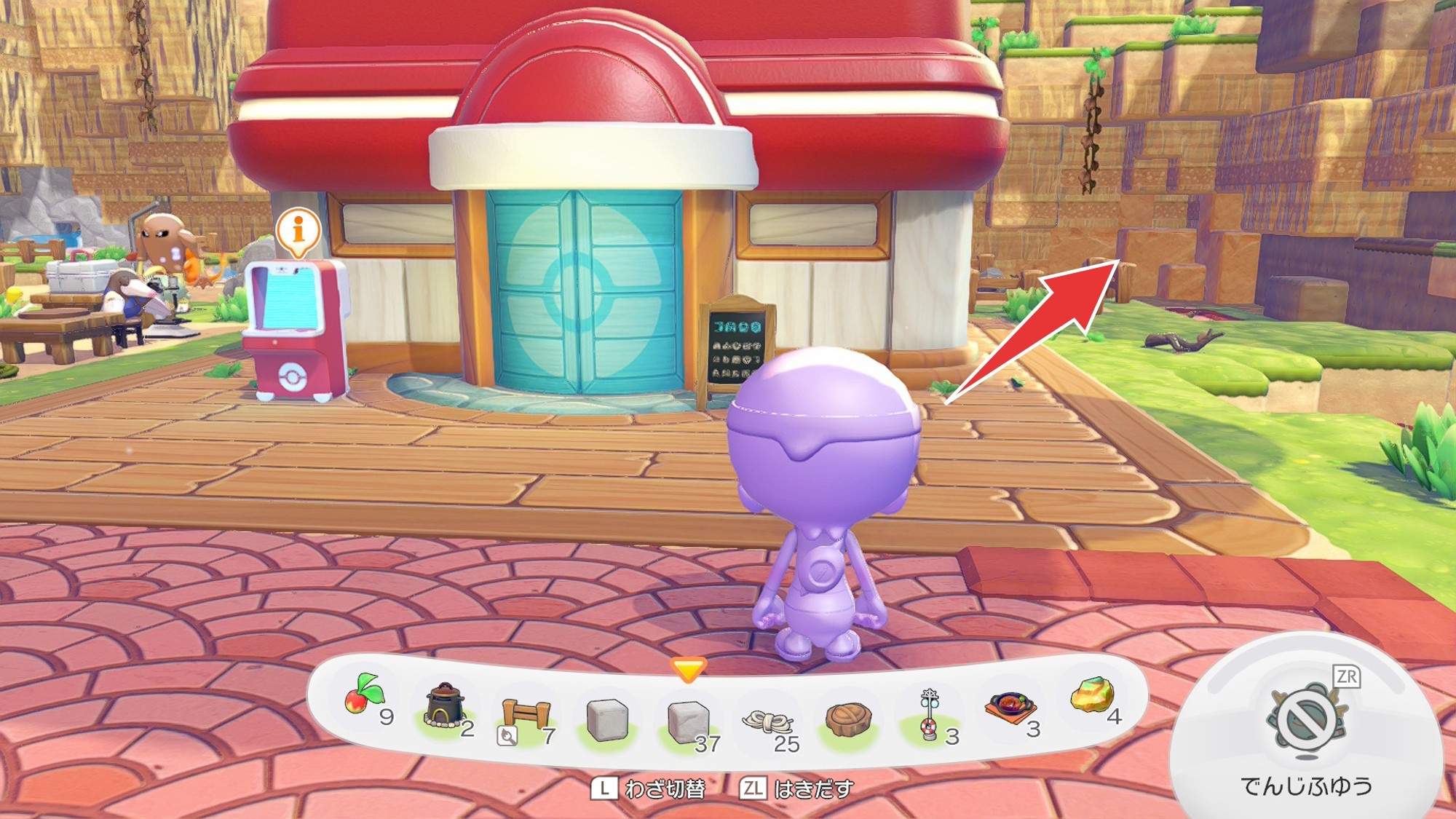Screen dimensions: 1456x819
Task: Pick the smooth white block without a count
Action: point(607,719)
